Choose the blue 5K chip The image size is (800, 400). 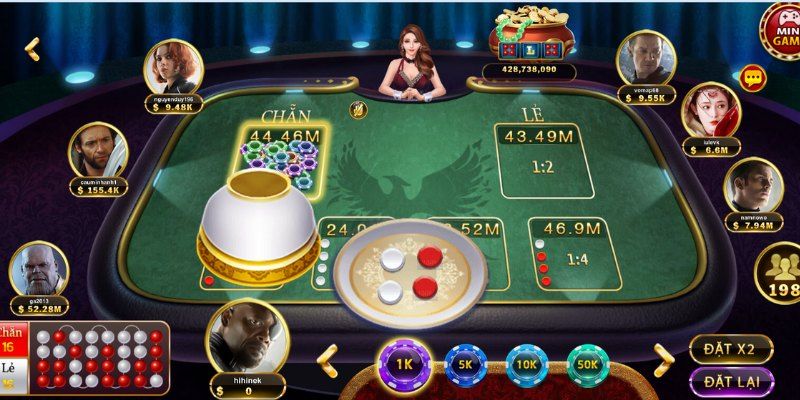pos(465,366)
